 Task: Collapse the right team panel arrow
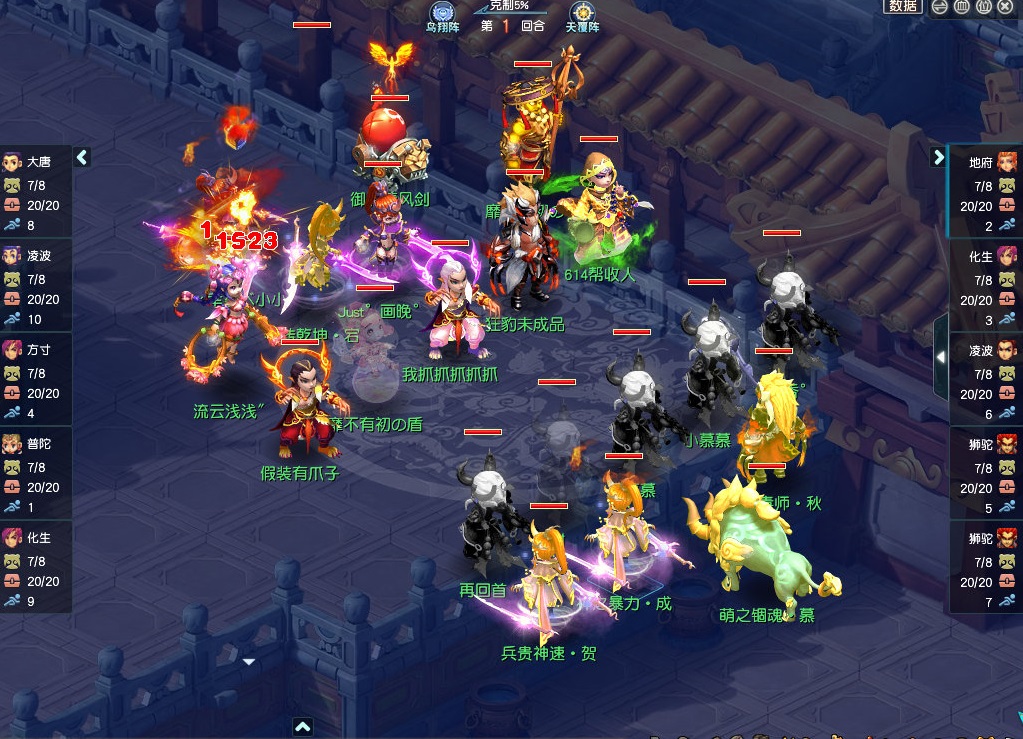938,157
